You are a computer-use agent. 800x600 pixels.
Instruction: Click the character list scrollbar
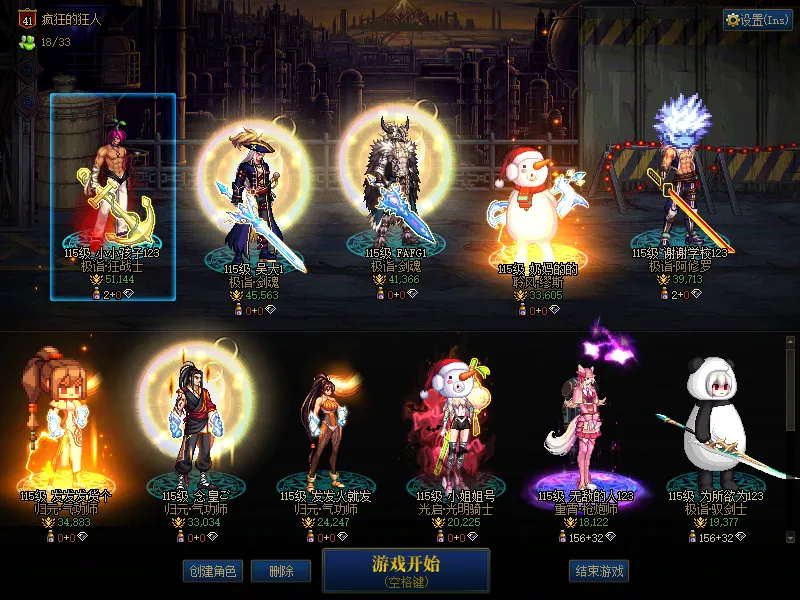[790, 440]
